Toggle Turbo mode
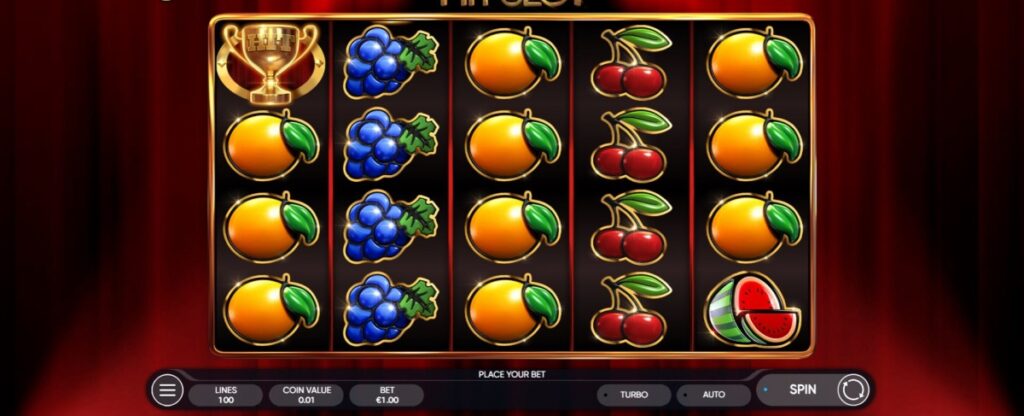Viewport: 1024px width, 416px height. click(x=633, y=394)
